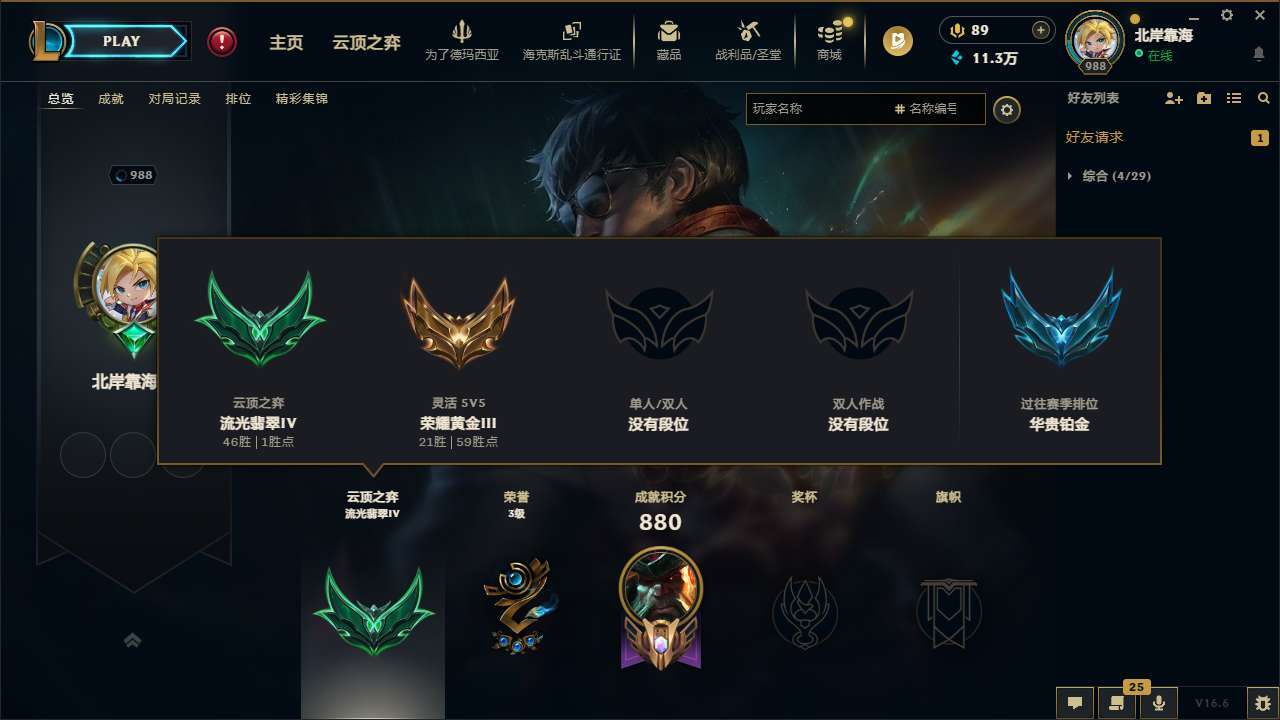Image resolution: width=1280 pixels, height=720 pixels.
Task: Search friends using the magnifier icon
Action: pos(1264,98)
